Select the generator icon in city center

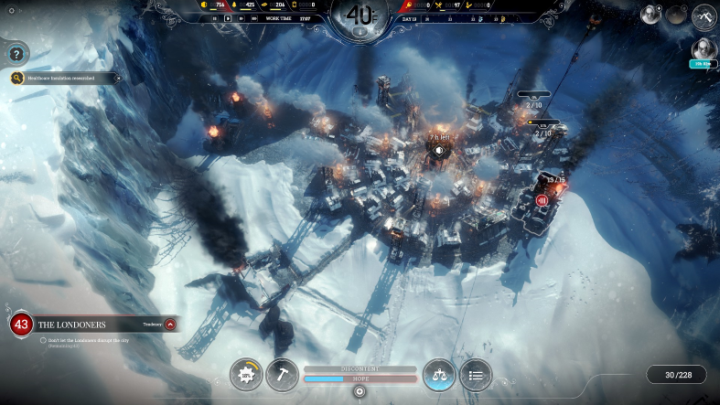(439, 151)
